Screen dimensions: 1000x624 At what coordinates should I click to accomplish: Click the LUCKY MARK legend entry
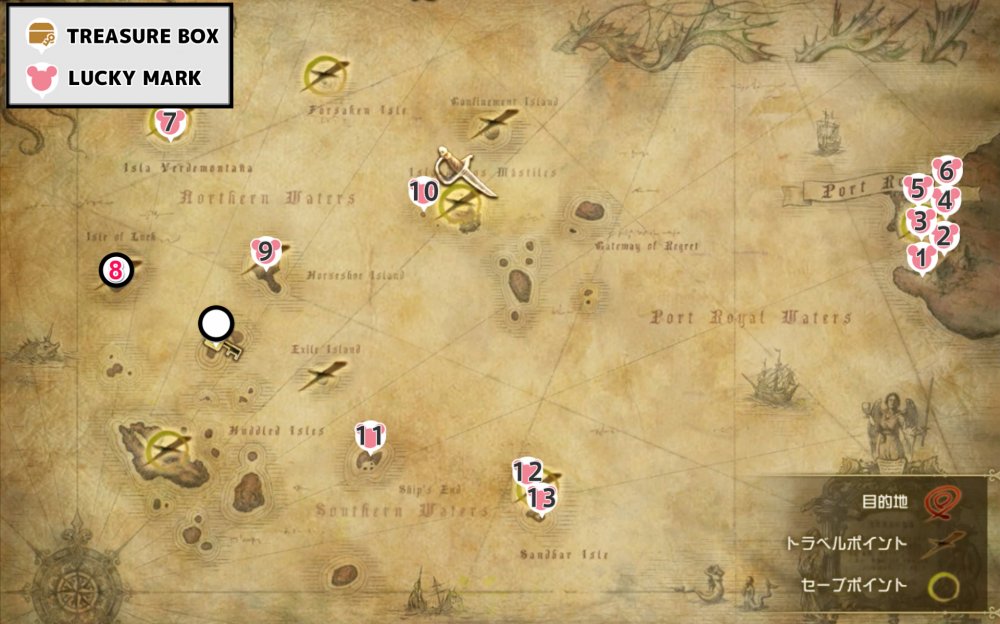click(x=120, y=78)
